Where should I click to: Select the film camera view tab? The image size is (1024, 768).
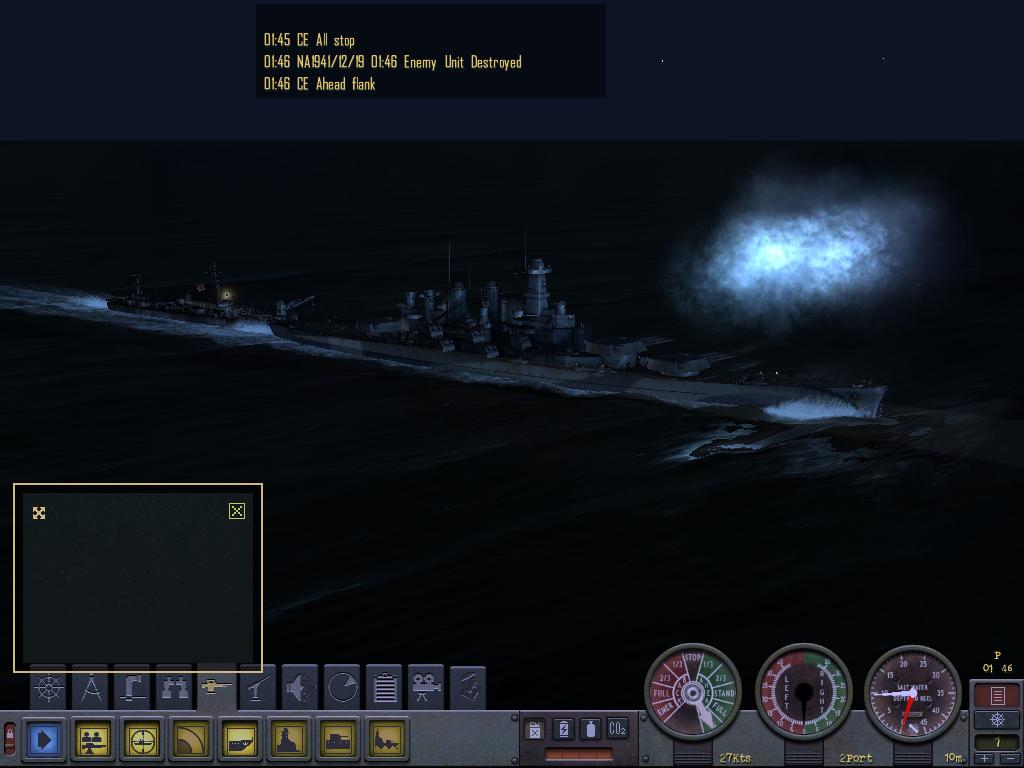click(427, 688)
